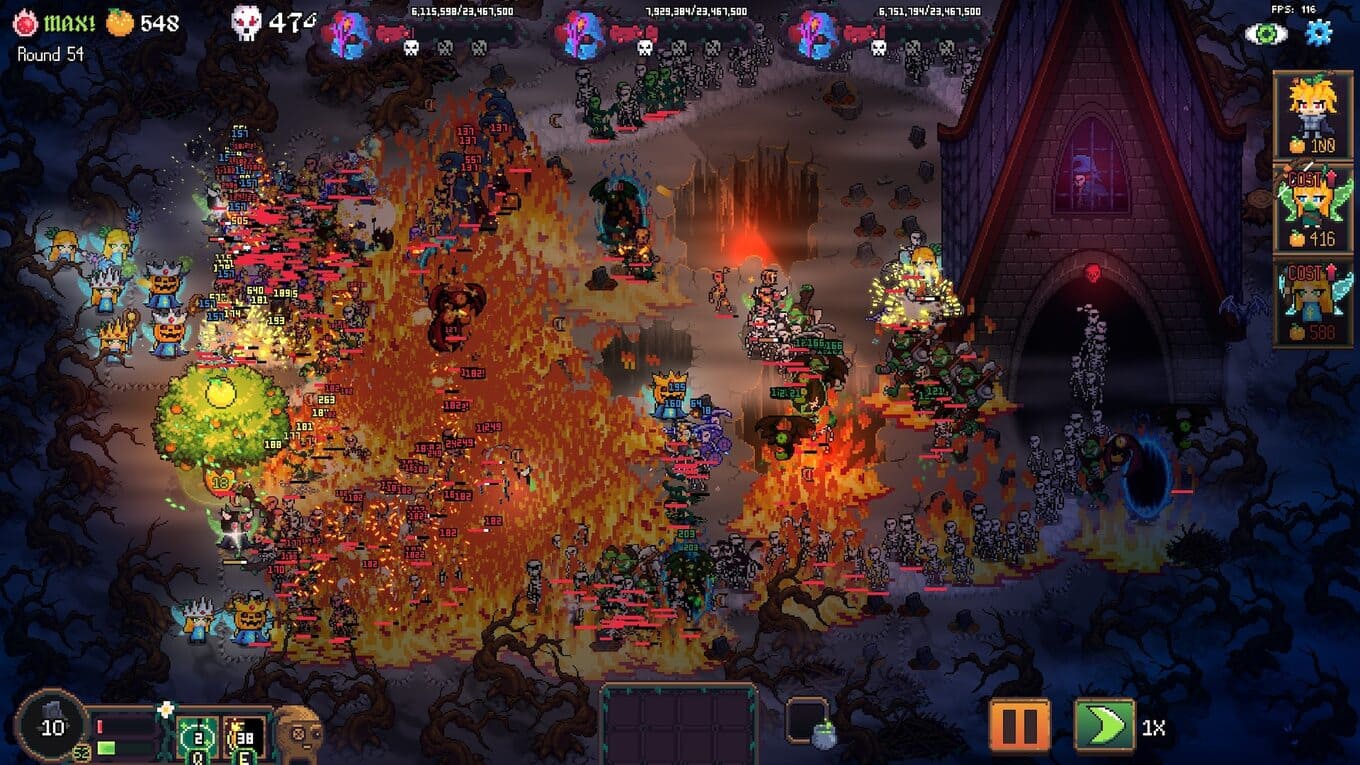
Task: Open the cauldron potion slot
Action: coord(808,724)
